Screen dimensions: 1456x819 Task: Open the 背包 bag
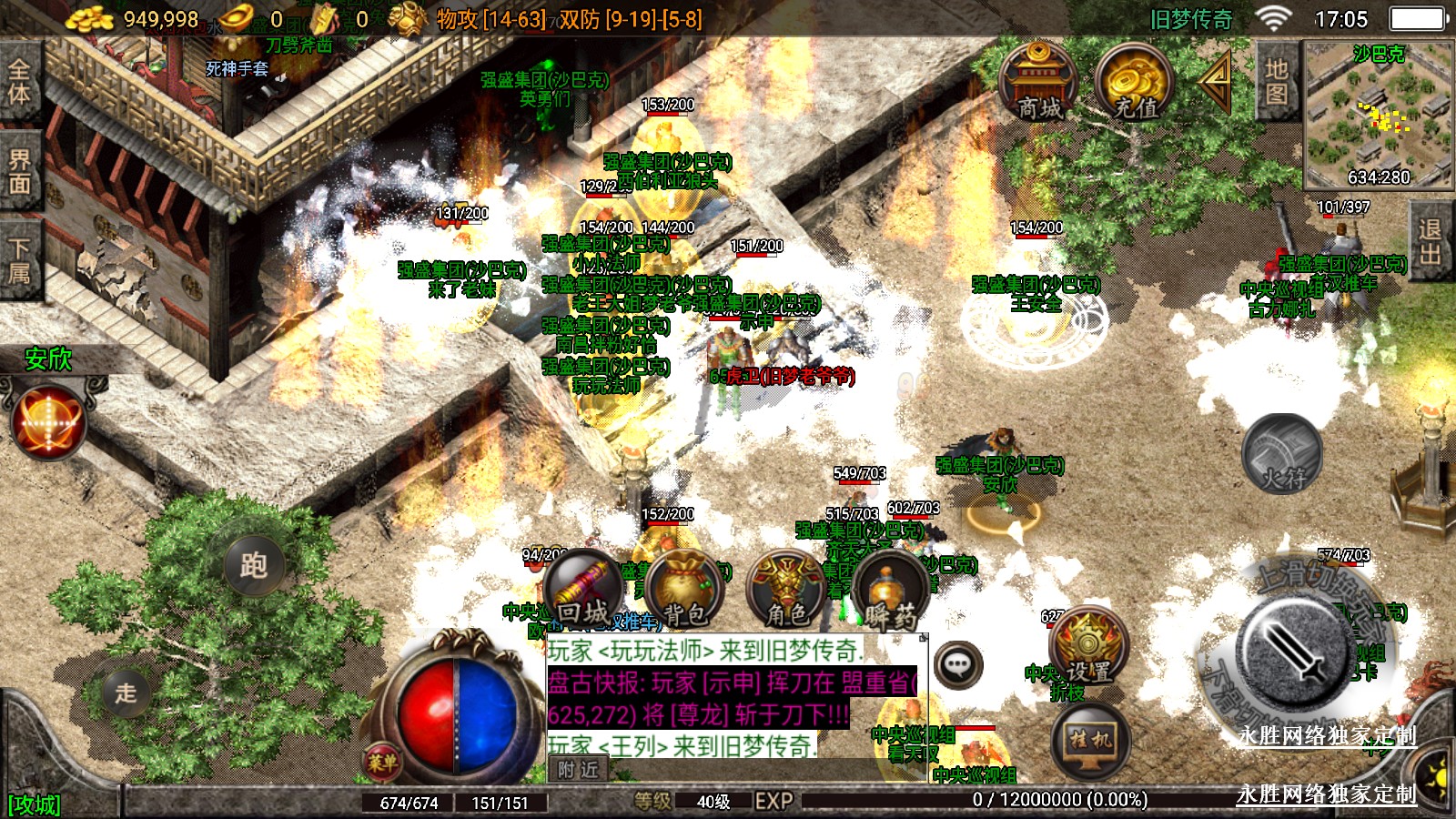tap(685, 591)
